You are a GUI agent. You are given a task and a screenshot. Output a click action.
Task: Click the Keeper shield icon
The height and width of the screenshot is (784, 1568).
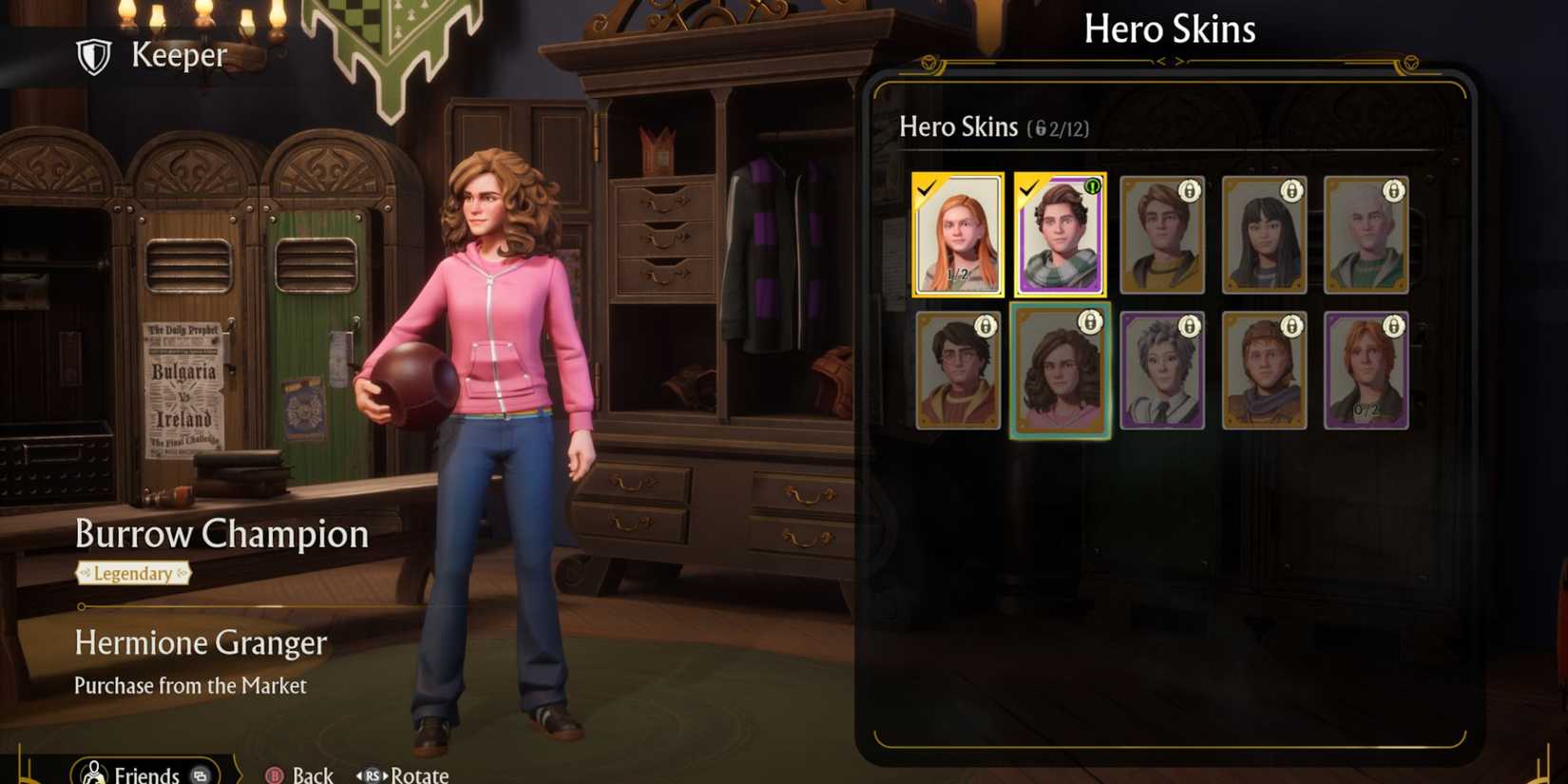click(94, 55)
